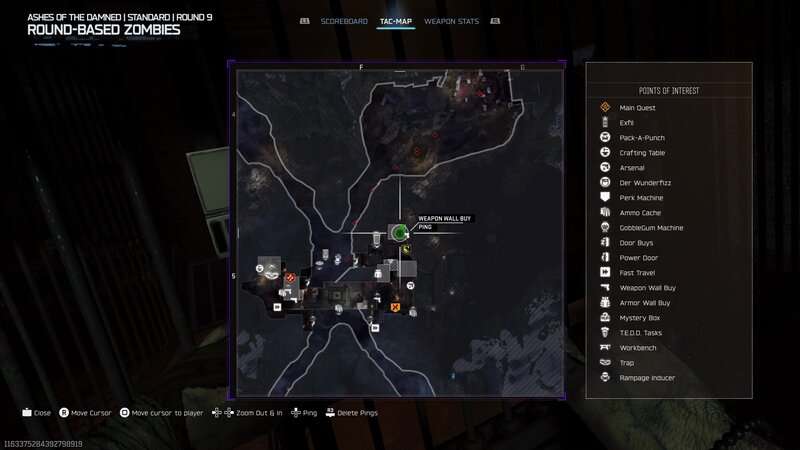Click Pack-A-Punch in points of interest
800x450 pixels.
coord(642,138)
